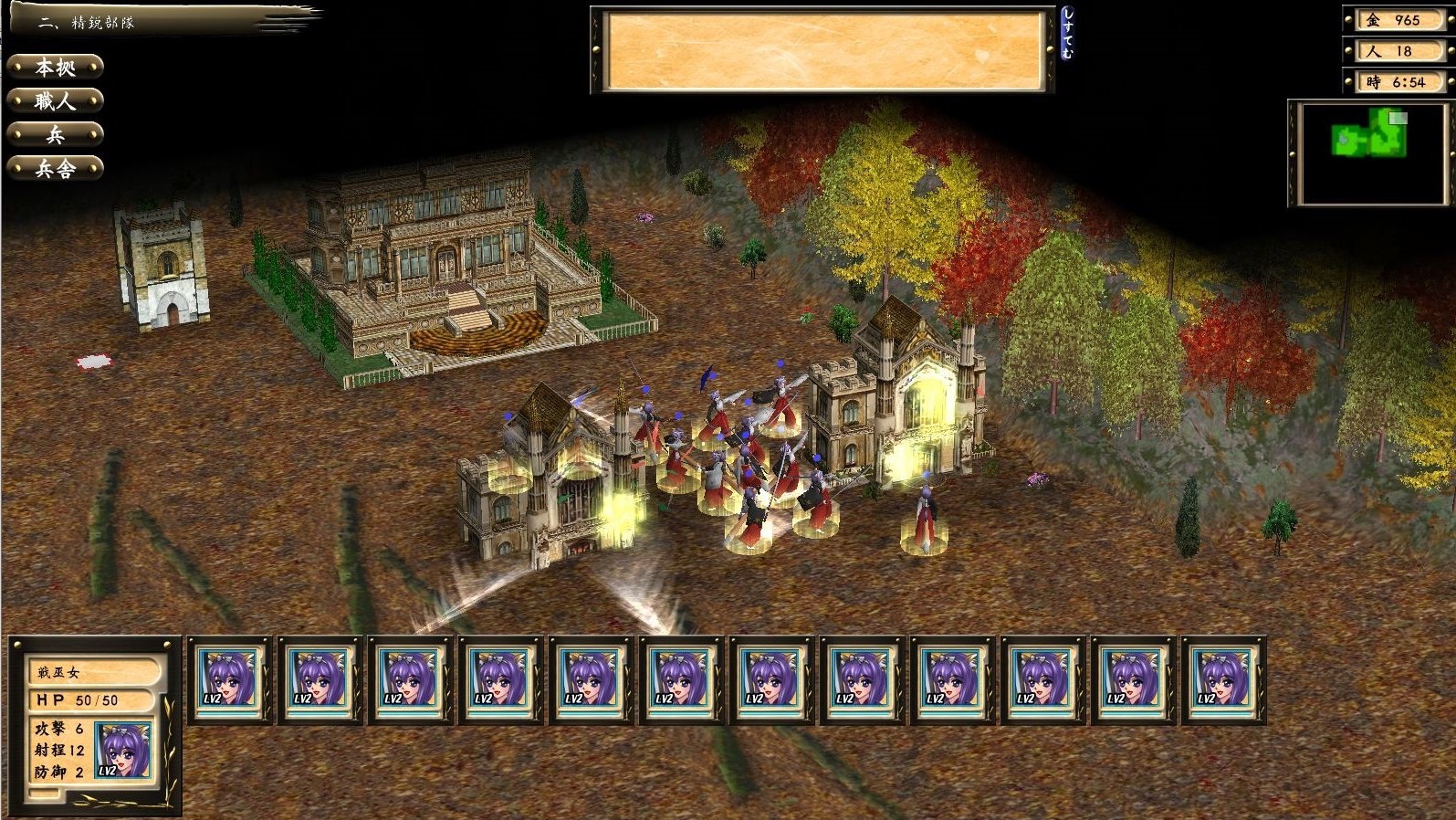Screen dimensions: 1456x820
Task: Click the 人 18 population counter
Action: 1397,51
